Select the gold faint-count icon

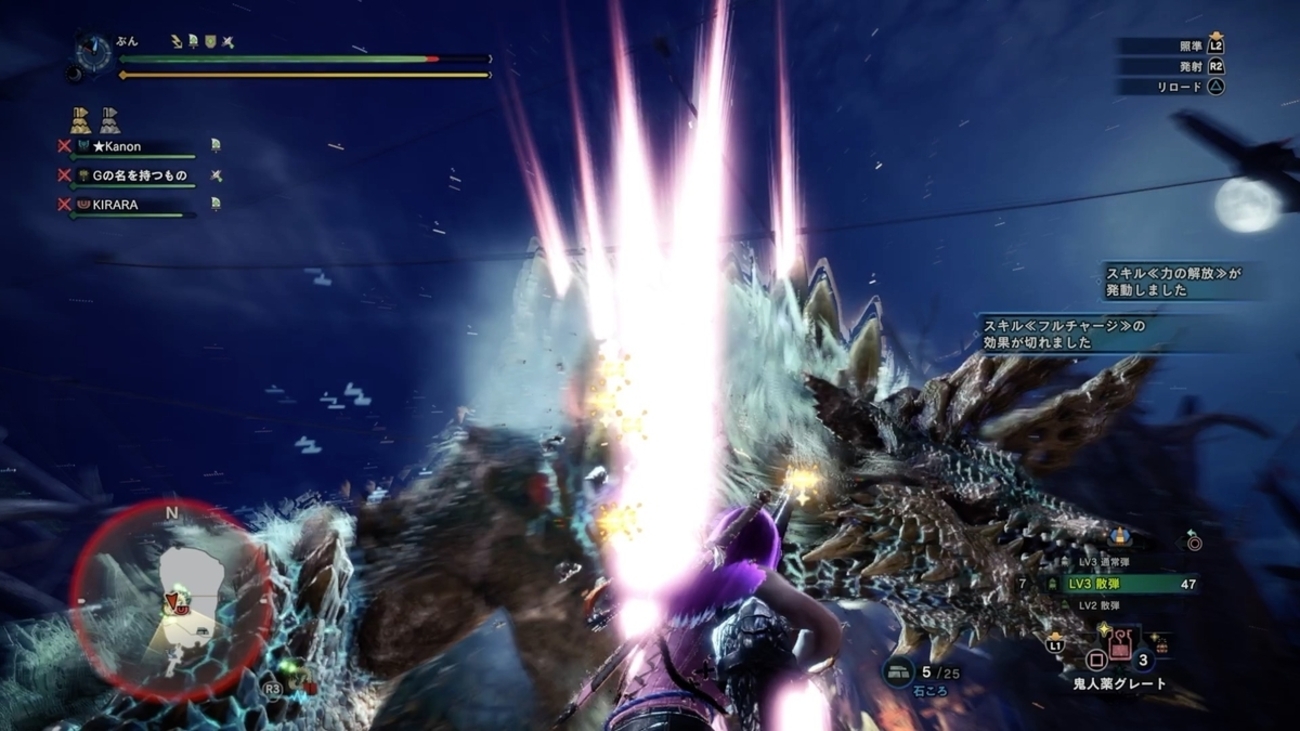(80, 121)
